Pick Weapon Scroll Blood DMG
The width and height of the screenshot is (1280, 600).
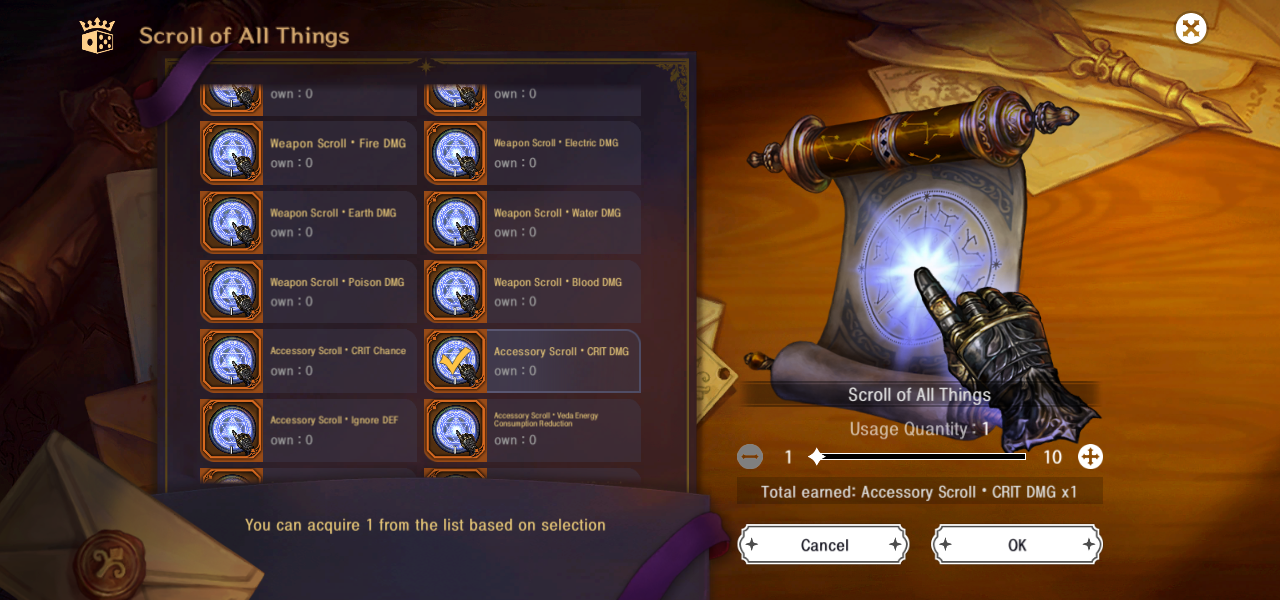(532, 291)
